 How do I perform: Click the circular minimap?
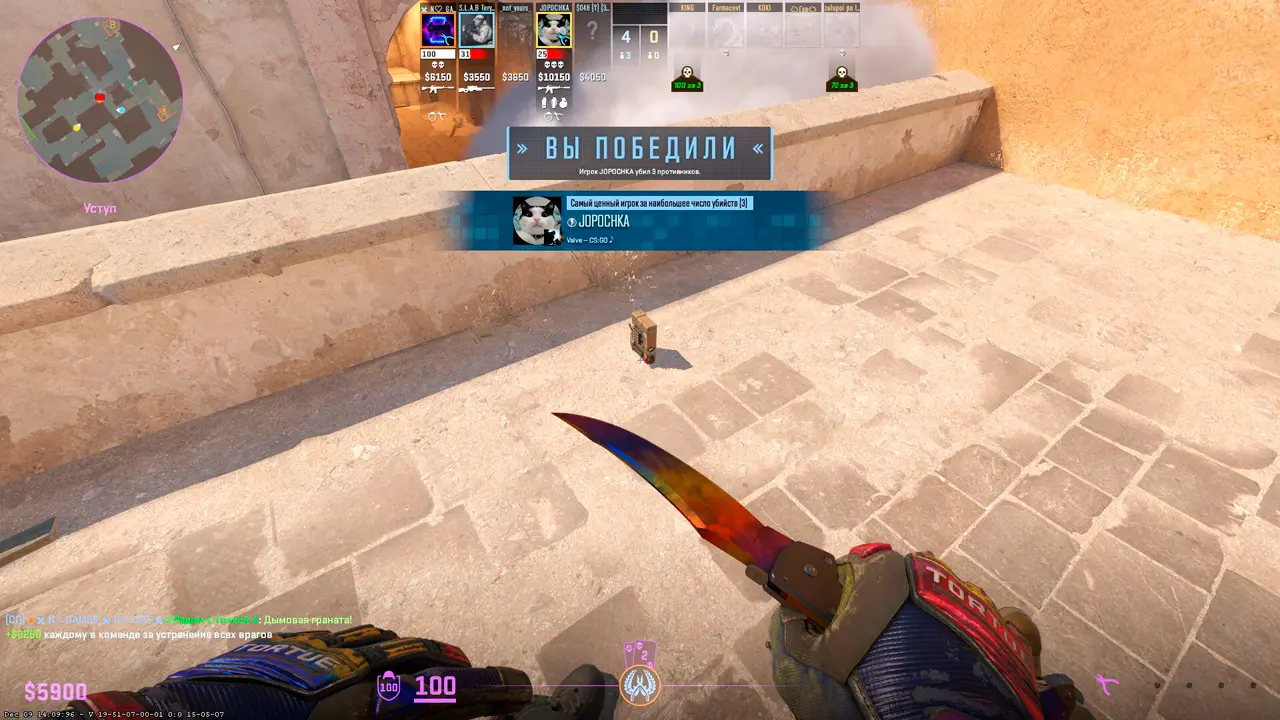(100, 100)
